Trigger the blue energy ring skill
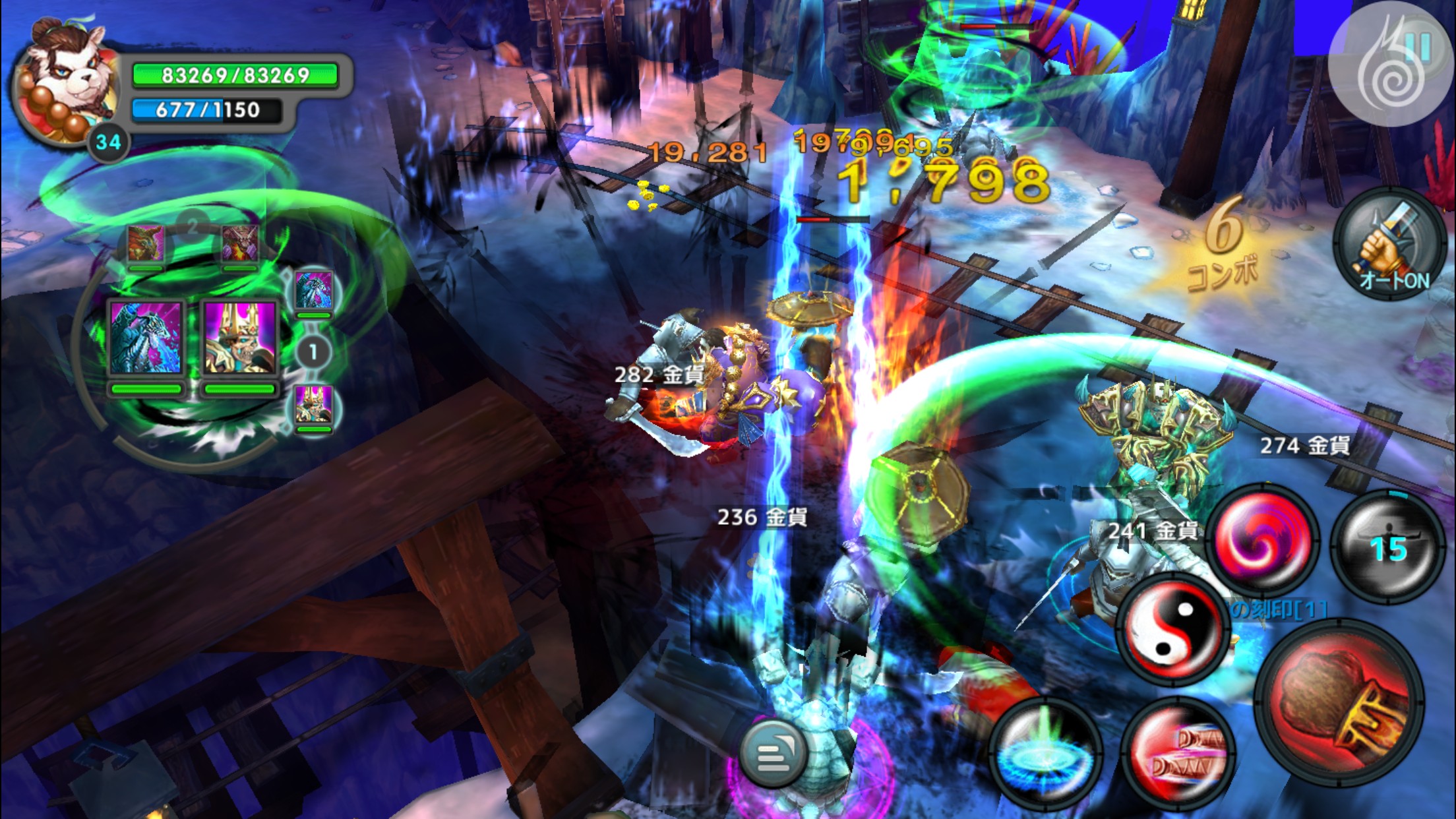The width and height of the screenshot is (1456, 819). click(x=1045, y=754)
